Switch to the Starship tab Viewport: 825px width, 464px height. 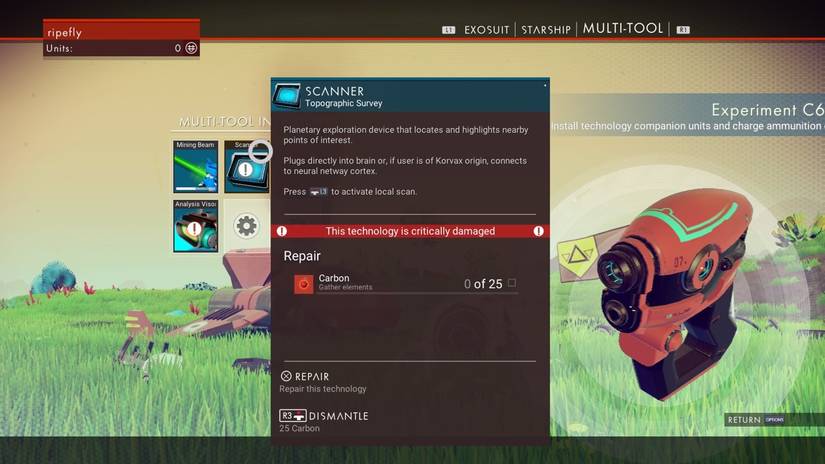[x=548, y=30]
